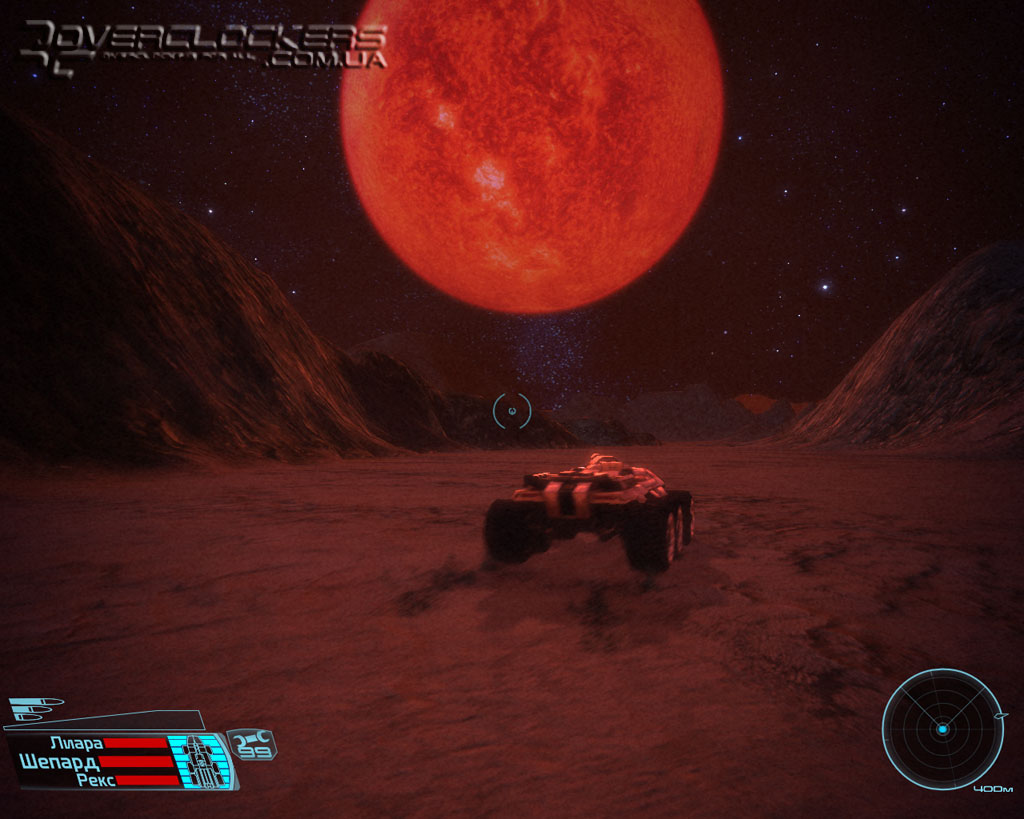
Task: Click the repair wrench icon showing 99
Action: click(x=253, y=745)
